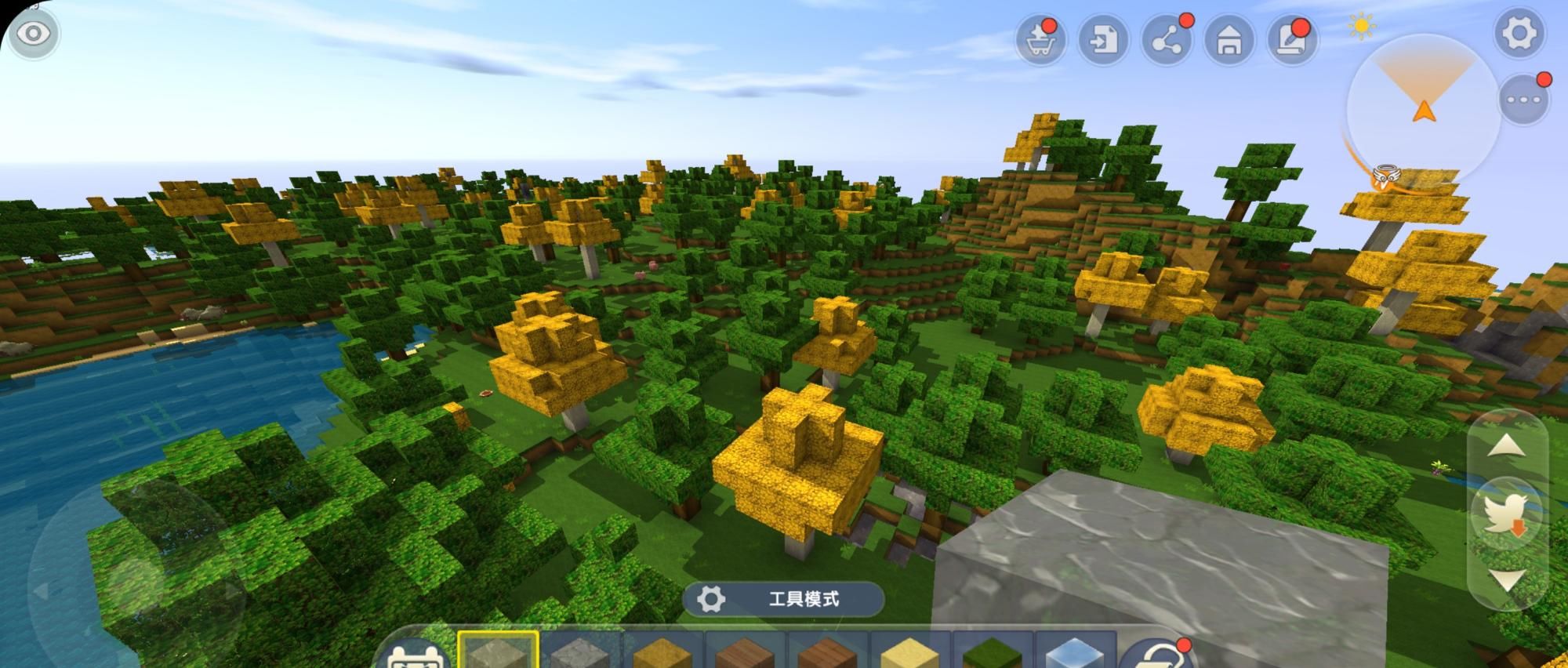Choose the golden-orange block hotbar slot
The image size is (1568, 668).
coord(662,652)
